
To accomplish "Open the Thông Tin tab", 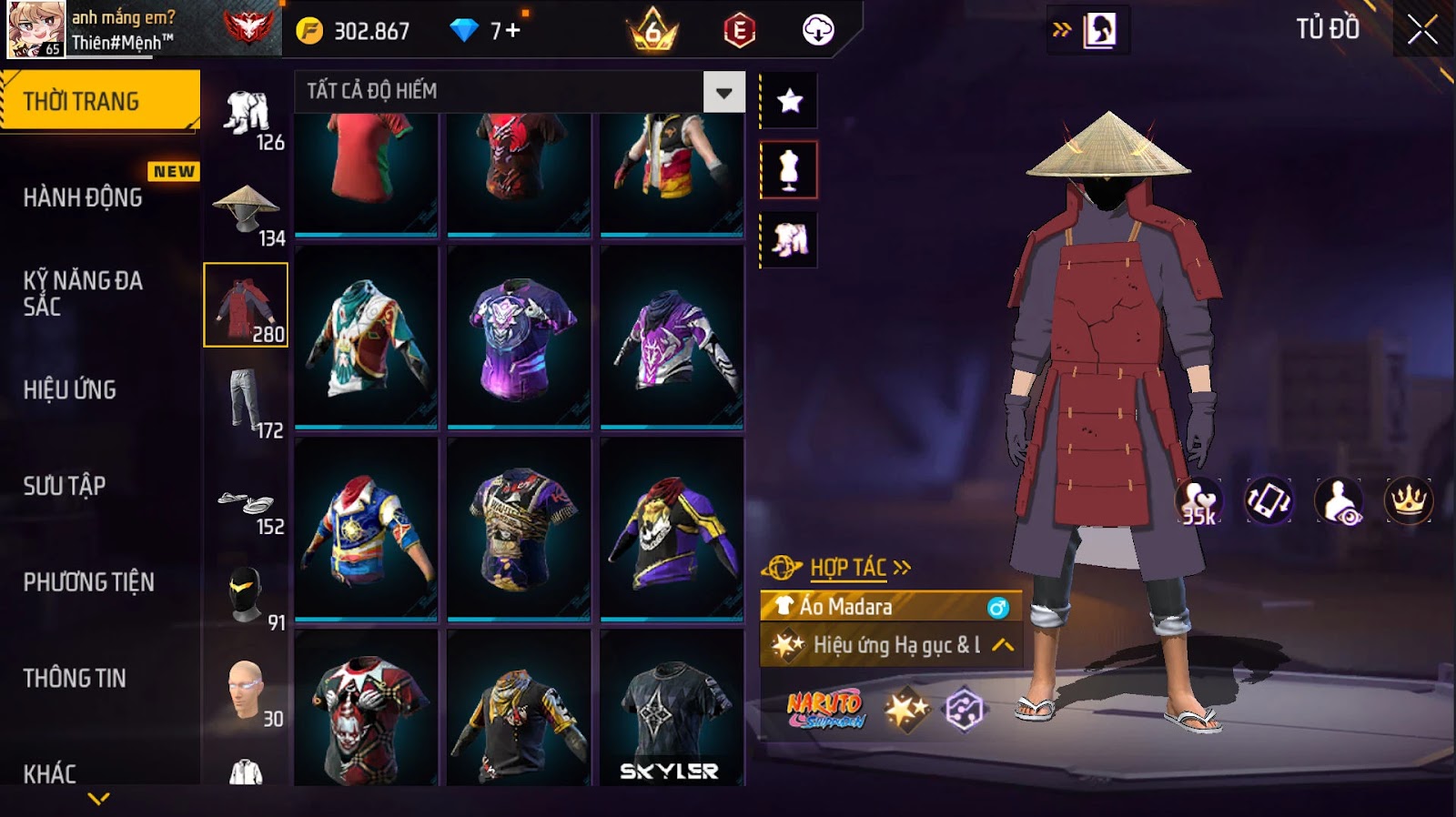I will [x=75, y=678].
